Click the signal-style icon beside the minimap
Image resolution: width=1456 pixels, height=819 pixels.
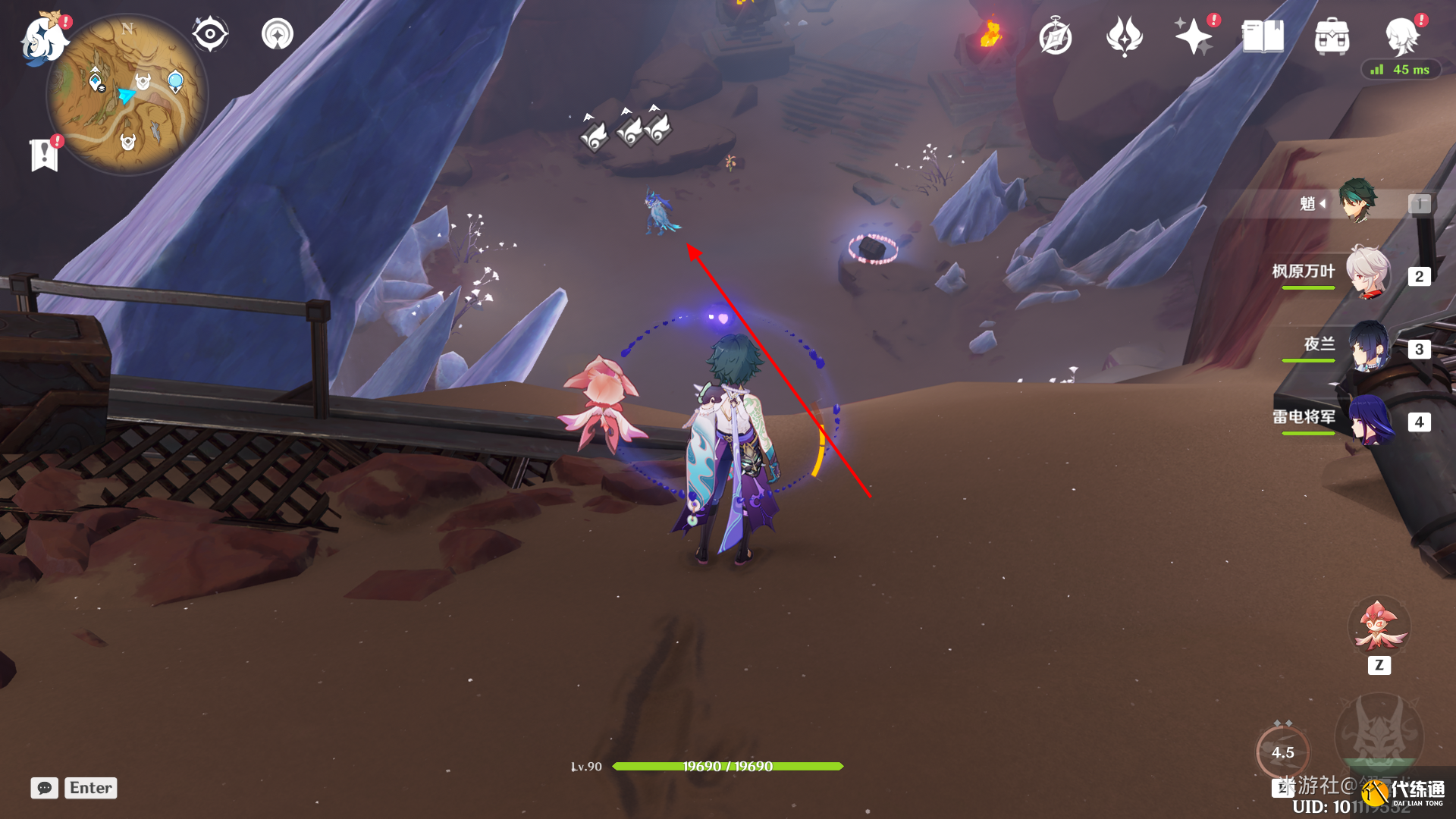pyautogui.click(x=277, y=34)
